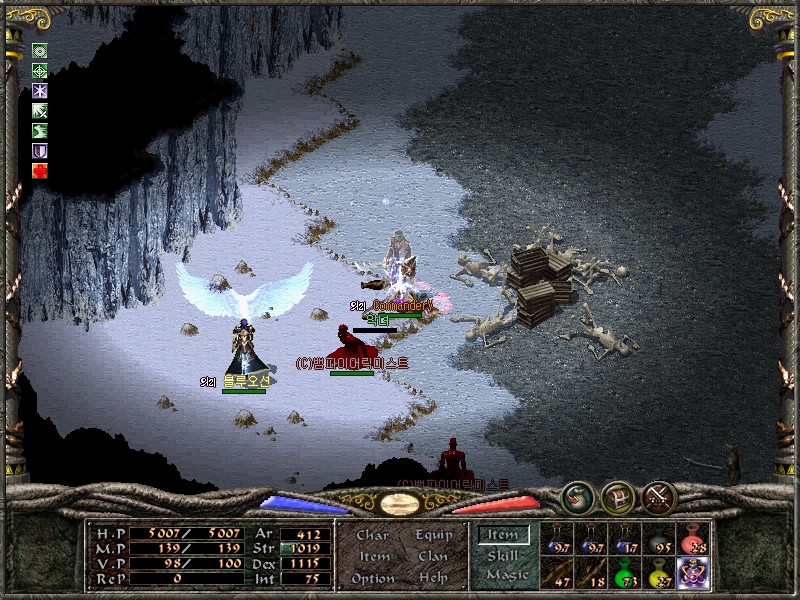Open the Item menu entry beside Clan

click(373, 556)
